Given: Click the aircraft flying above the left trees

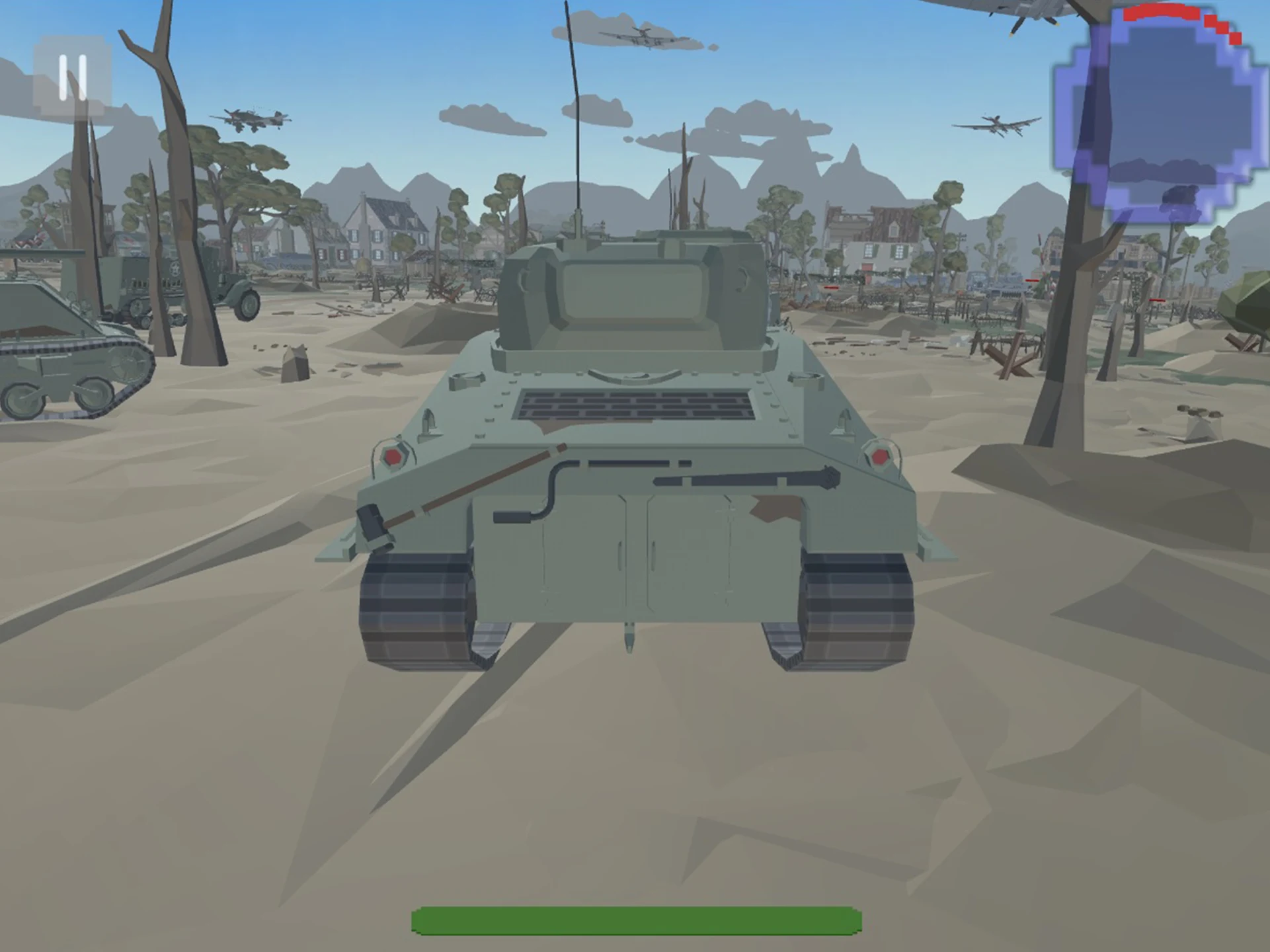Looking at the screenshot, I should [255, 117].
